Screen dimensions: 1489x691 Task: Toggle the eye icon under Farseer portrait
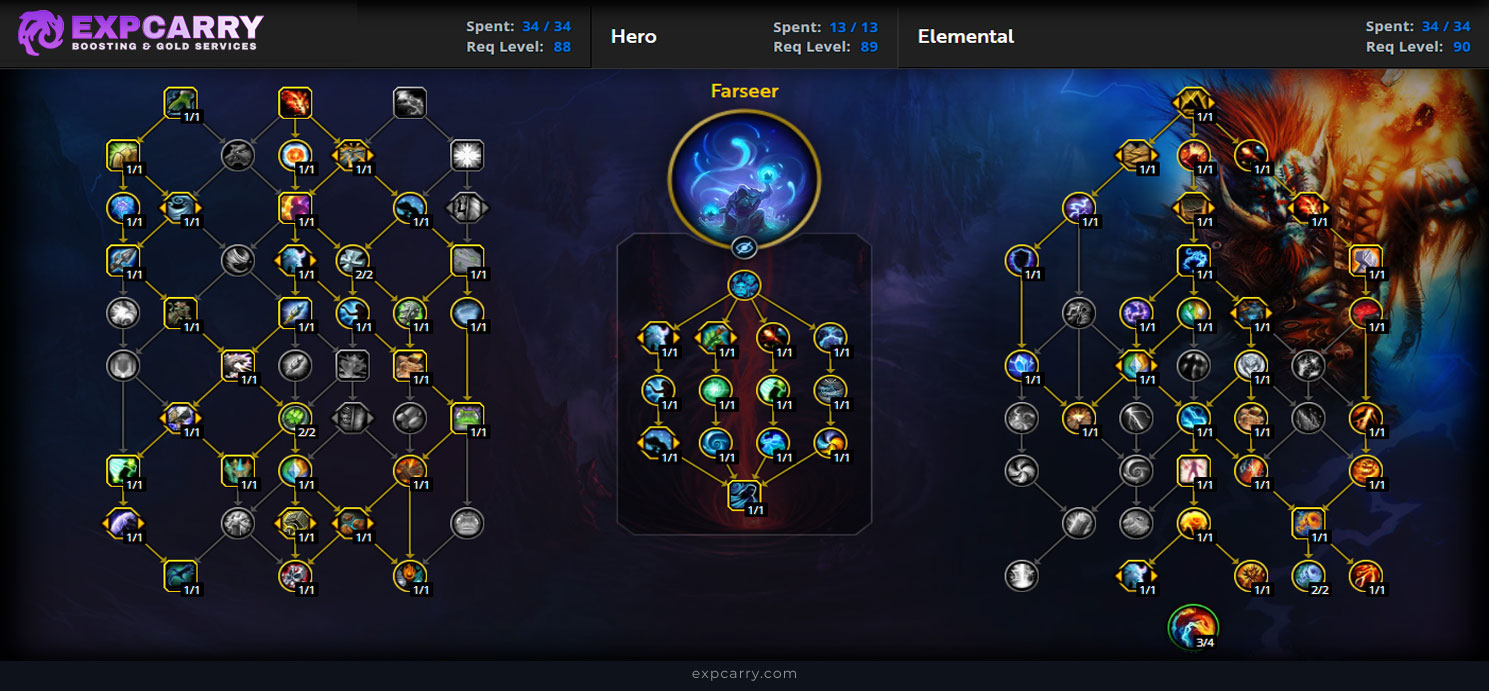click(744, 248)
